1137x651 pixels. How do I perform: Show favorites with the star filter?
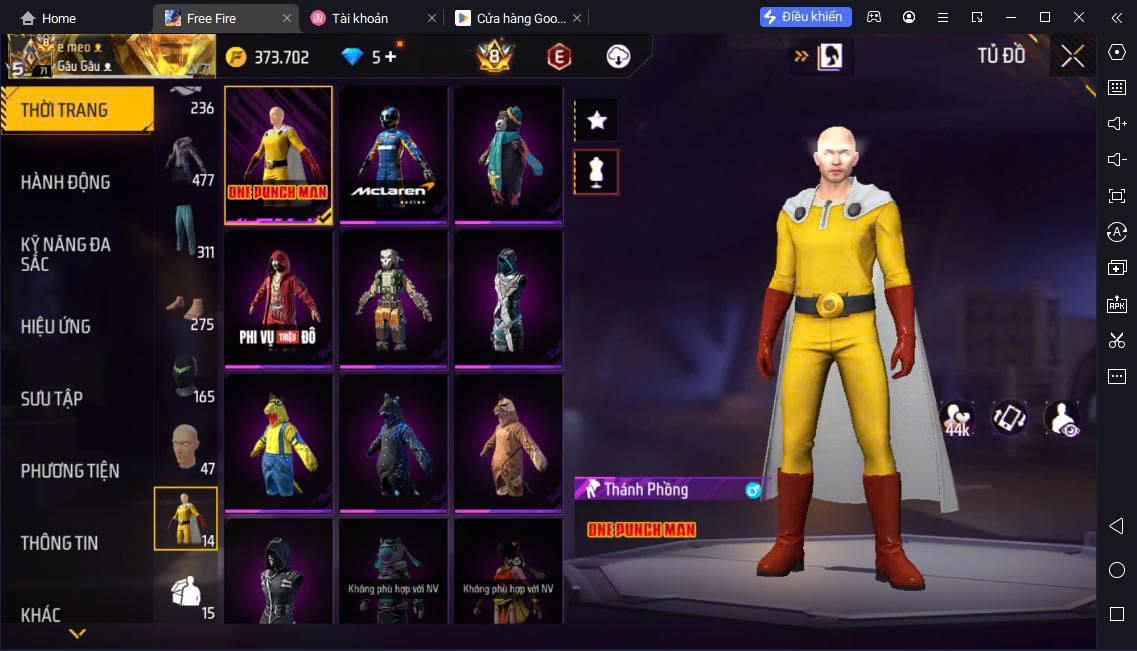click(597, 121)
